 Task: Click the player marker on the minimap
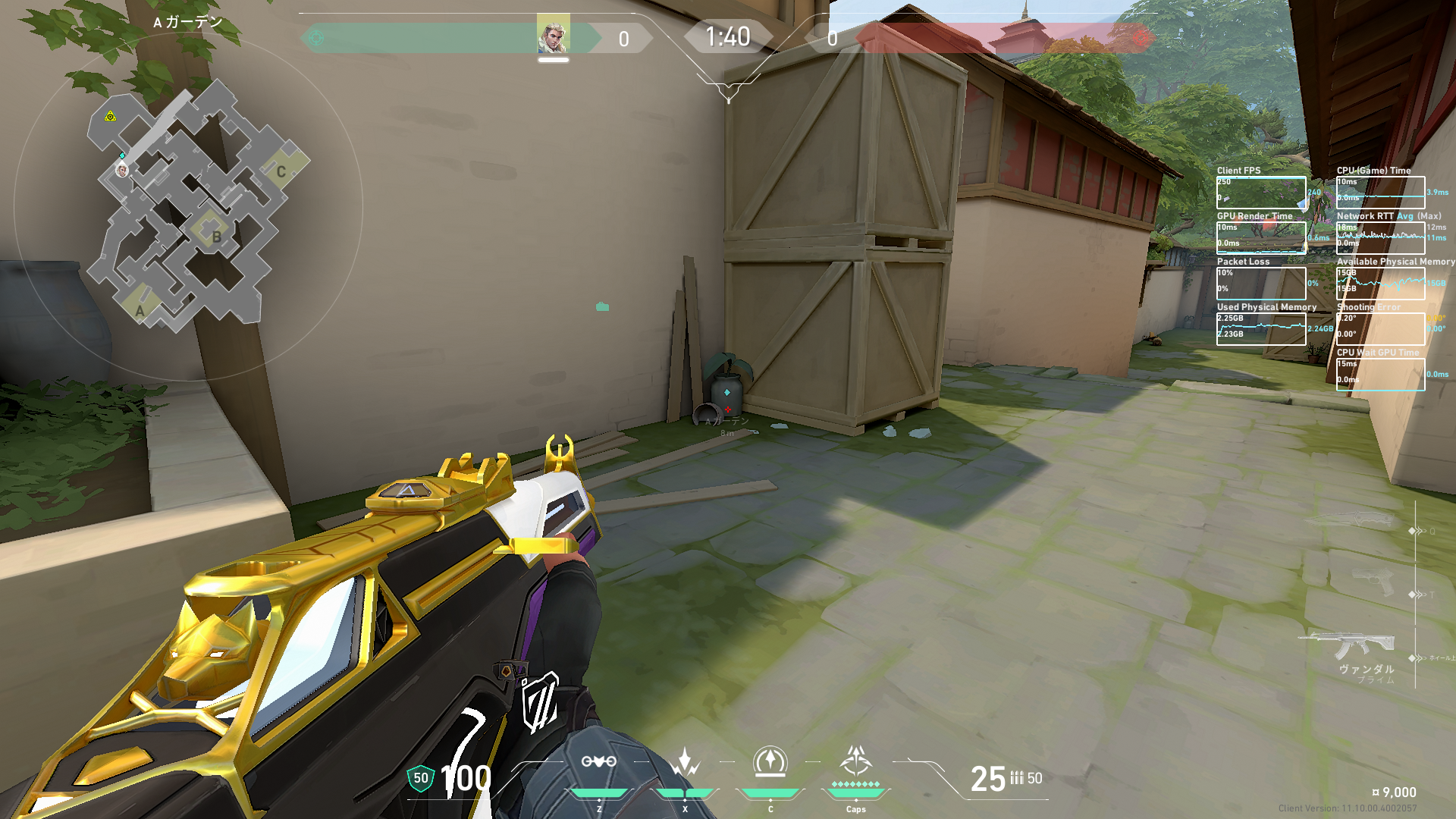click(121, 170)
